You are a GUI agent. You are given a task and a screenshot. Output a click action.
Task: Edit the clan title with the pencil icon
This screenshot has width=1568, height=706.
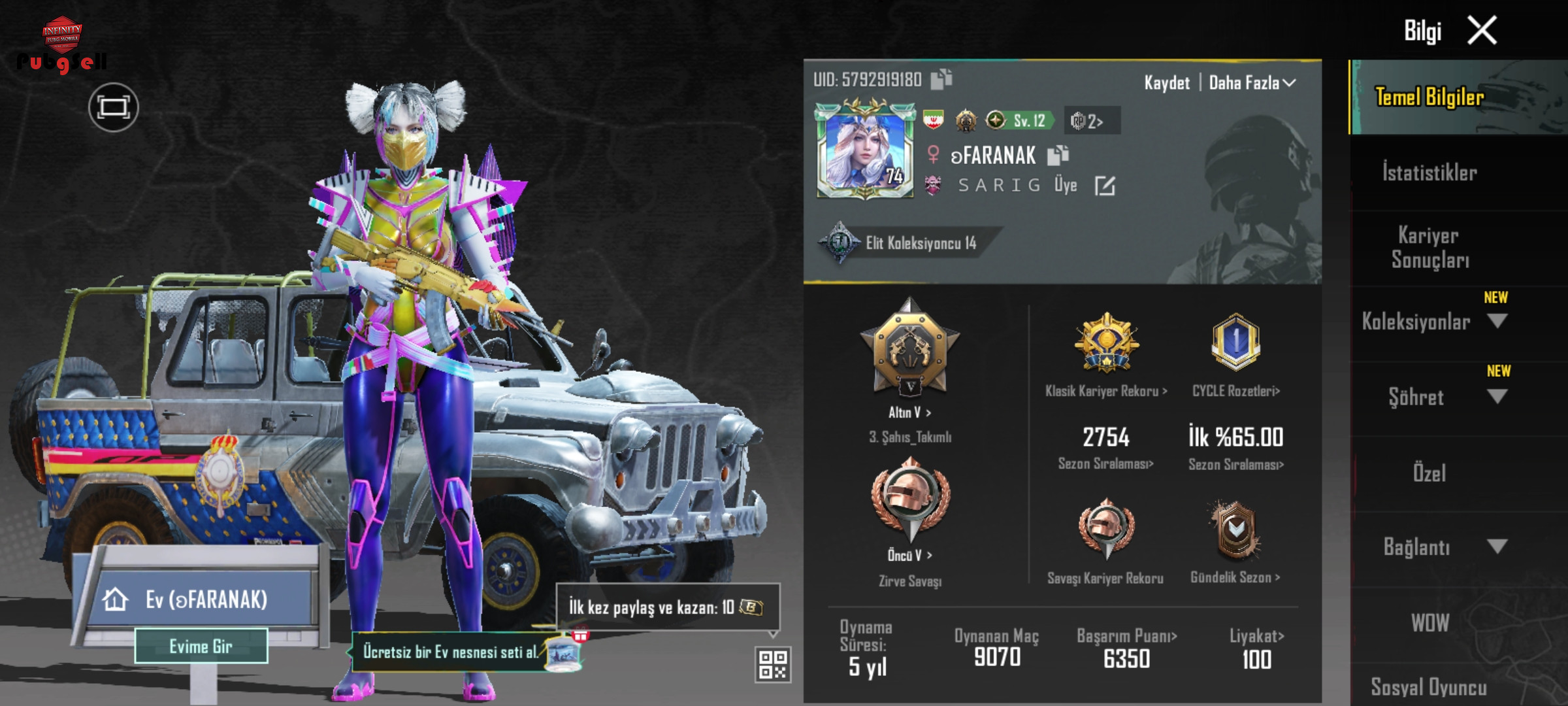point(1105,186)
